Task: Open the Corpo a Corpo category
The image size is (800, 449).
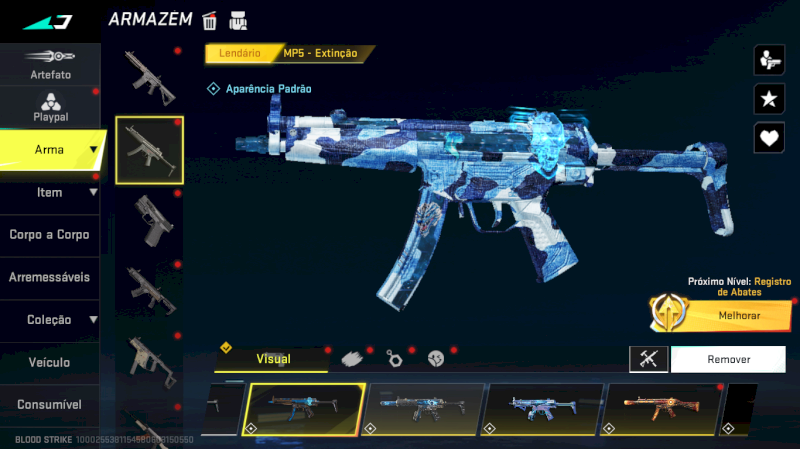Action: (x=50, y=235)
